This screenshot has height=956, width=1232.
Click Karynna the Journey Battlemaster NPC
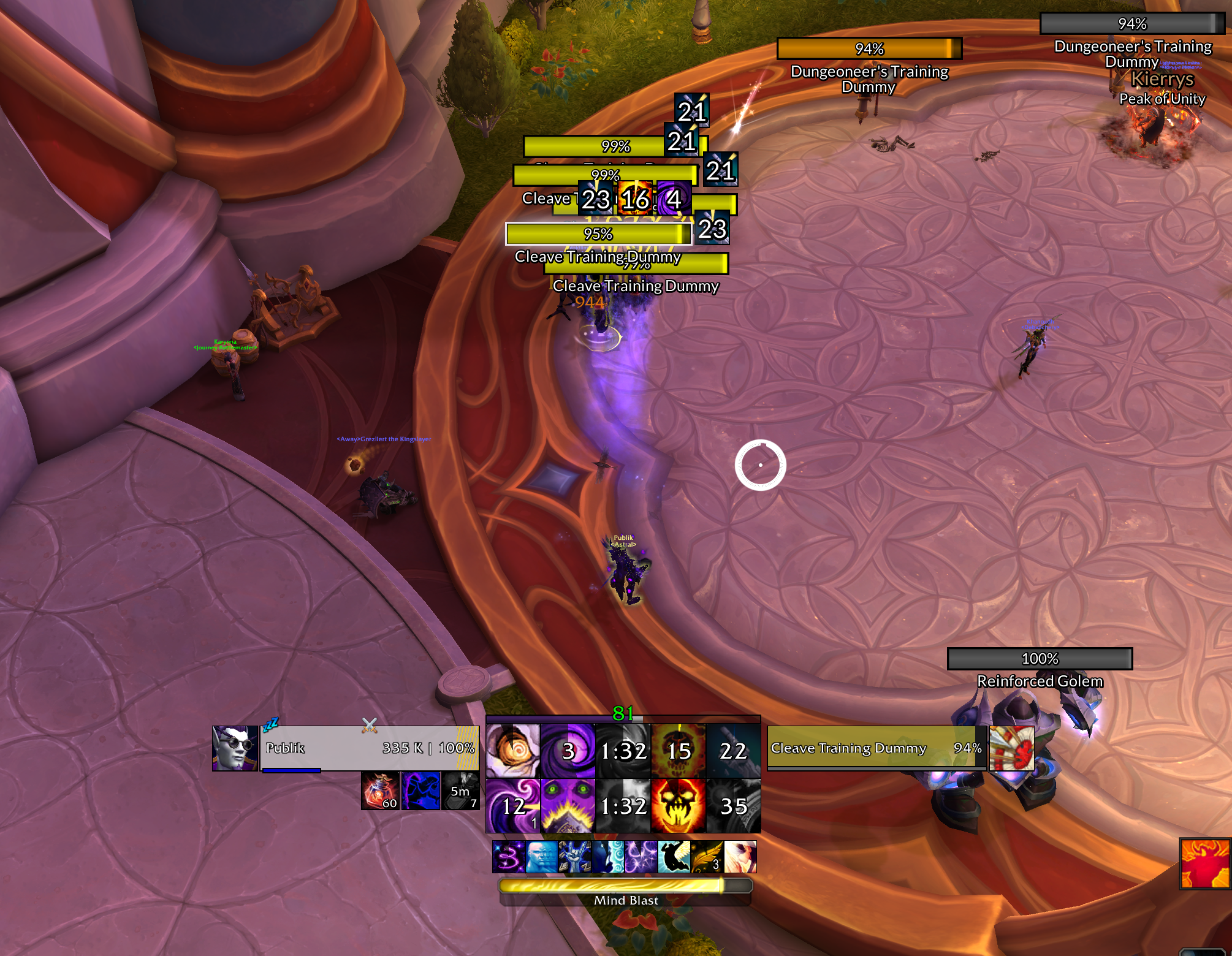233,368
